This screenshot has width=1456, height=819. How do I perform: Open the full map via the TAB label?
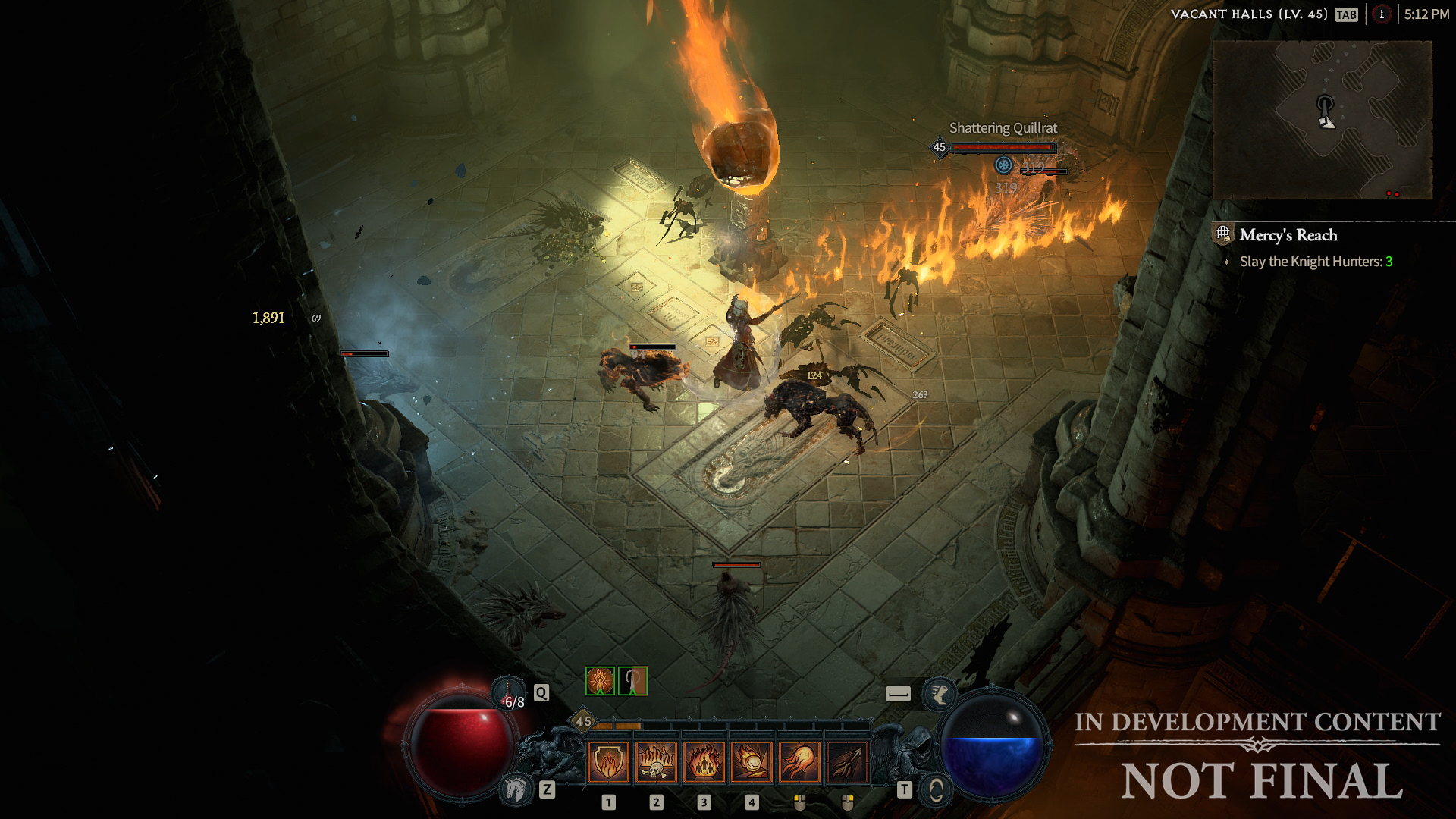(x=1348, y=14)
